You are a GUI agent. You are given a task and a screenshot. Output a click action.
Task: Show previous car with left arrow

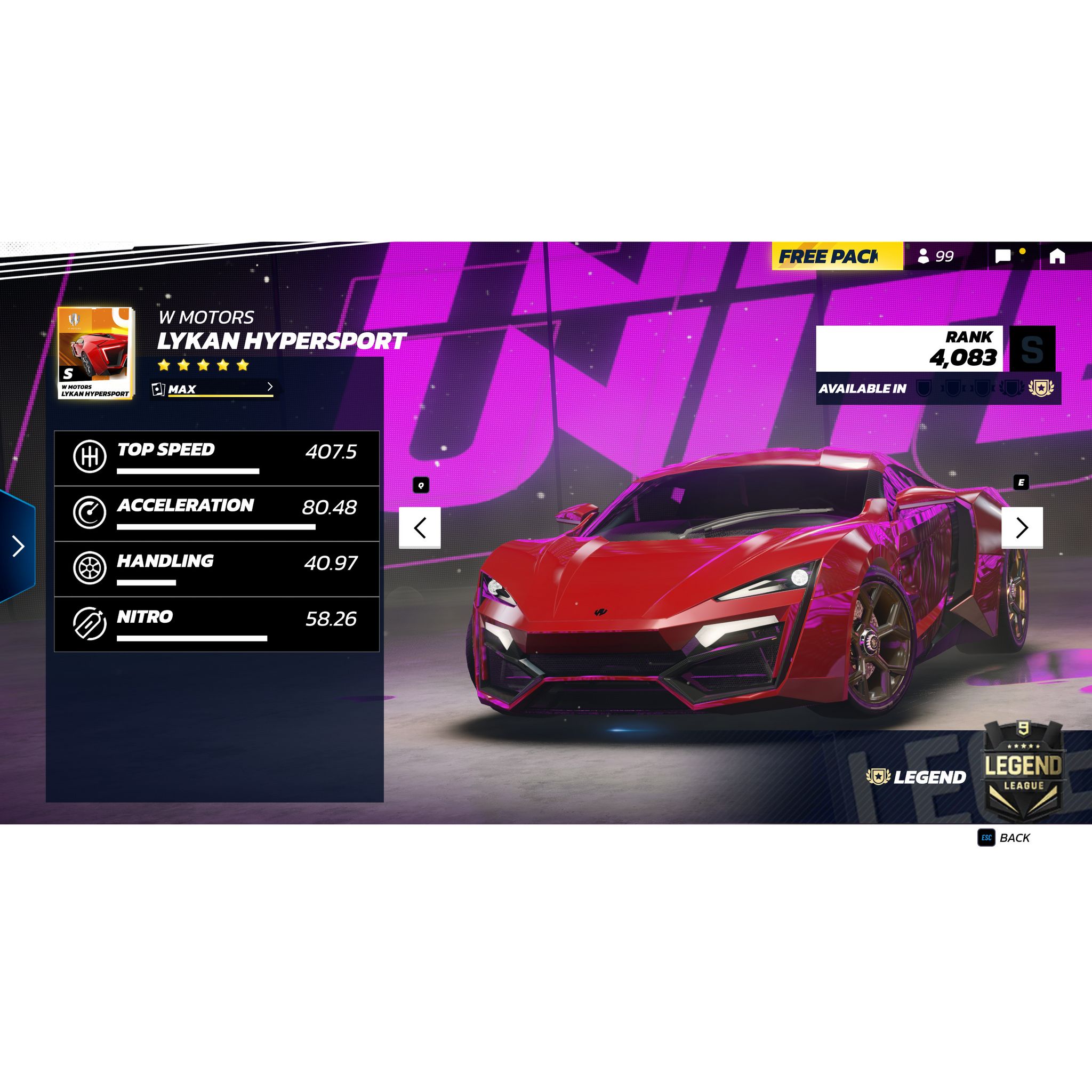pos(420,528)
